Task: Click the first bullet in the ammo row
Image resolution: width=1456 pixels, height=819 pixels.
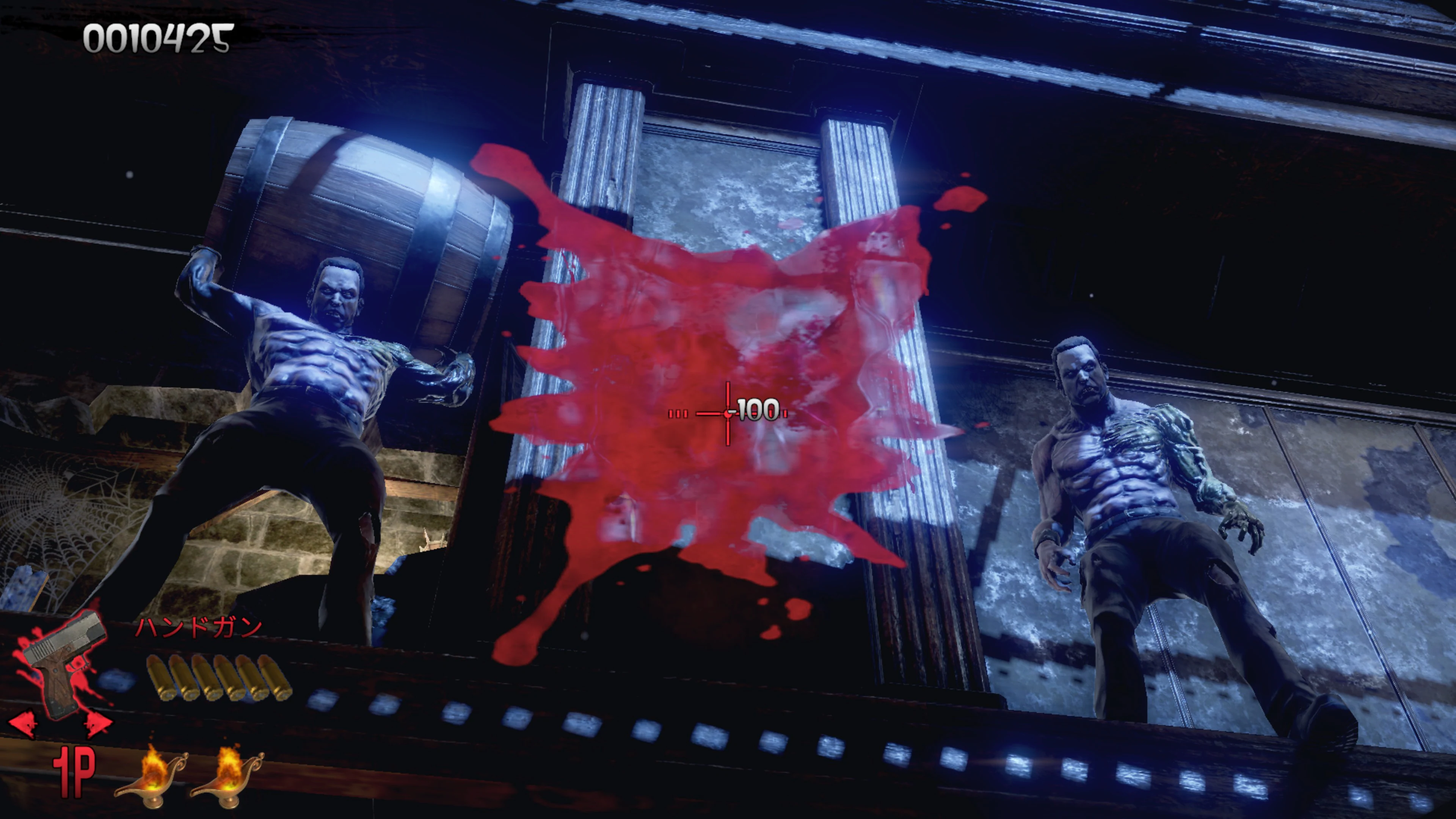Action: (x=159, y=678)
